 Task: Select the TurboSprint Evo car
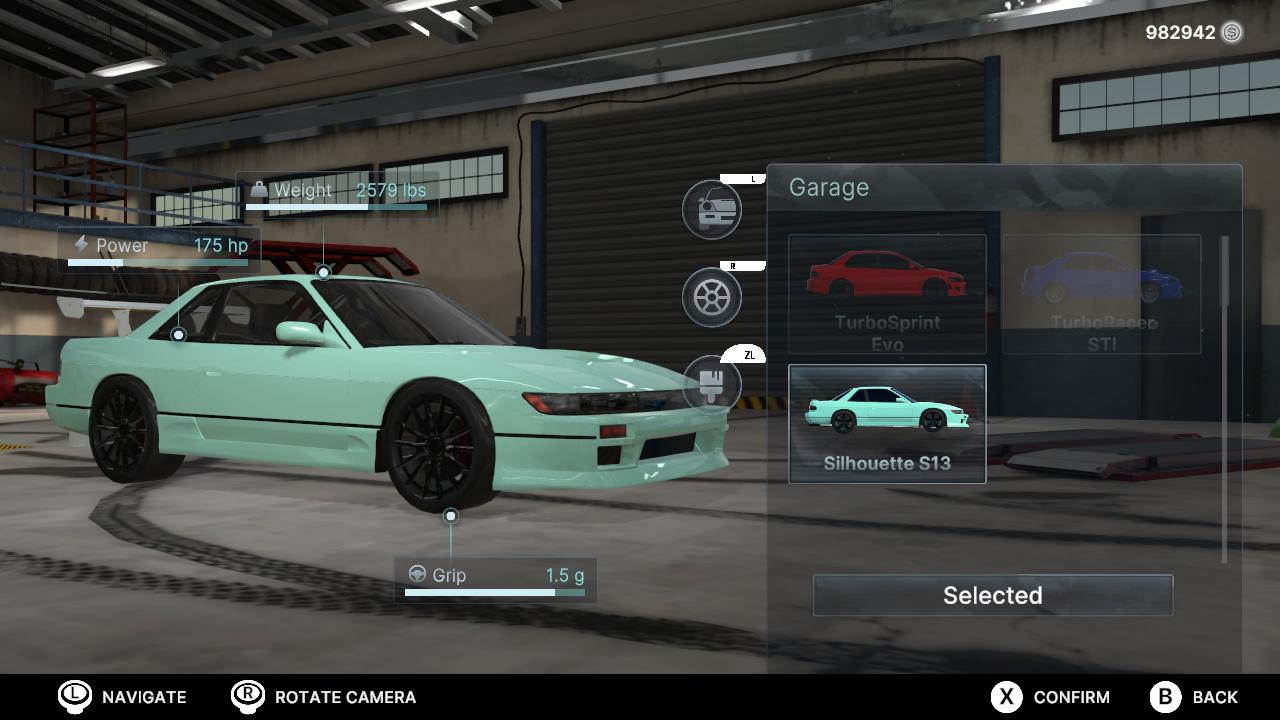(x=886, y=293)
